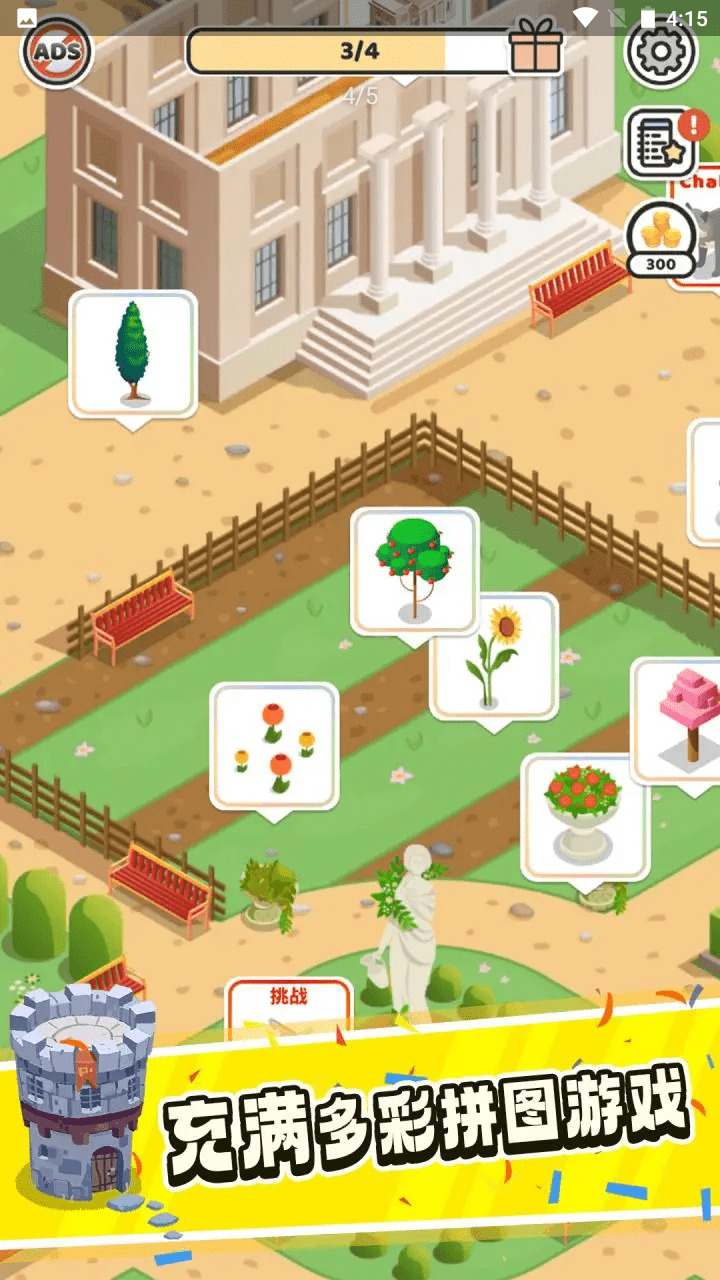Claim the gift box reward
This screenshot has width=720, height=1280.
[535, 47]
